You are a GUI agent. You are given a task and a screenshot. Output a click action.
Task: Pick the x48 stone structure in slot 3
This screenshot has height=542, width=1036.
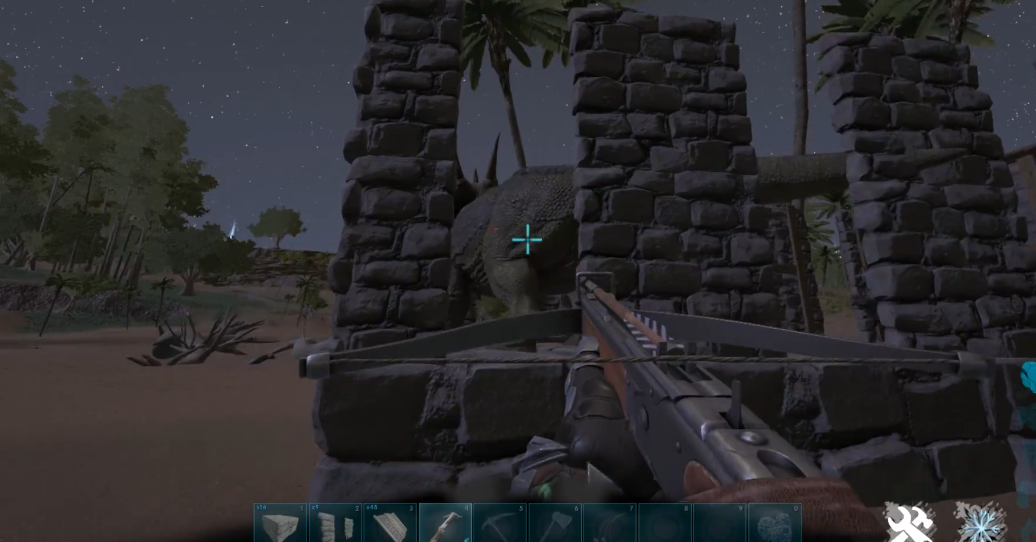(x=390, y=523)
